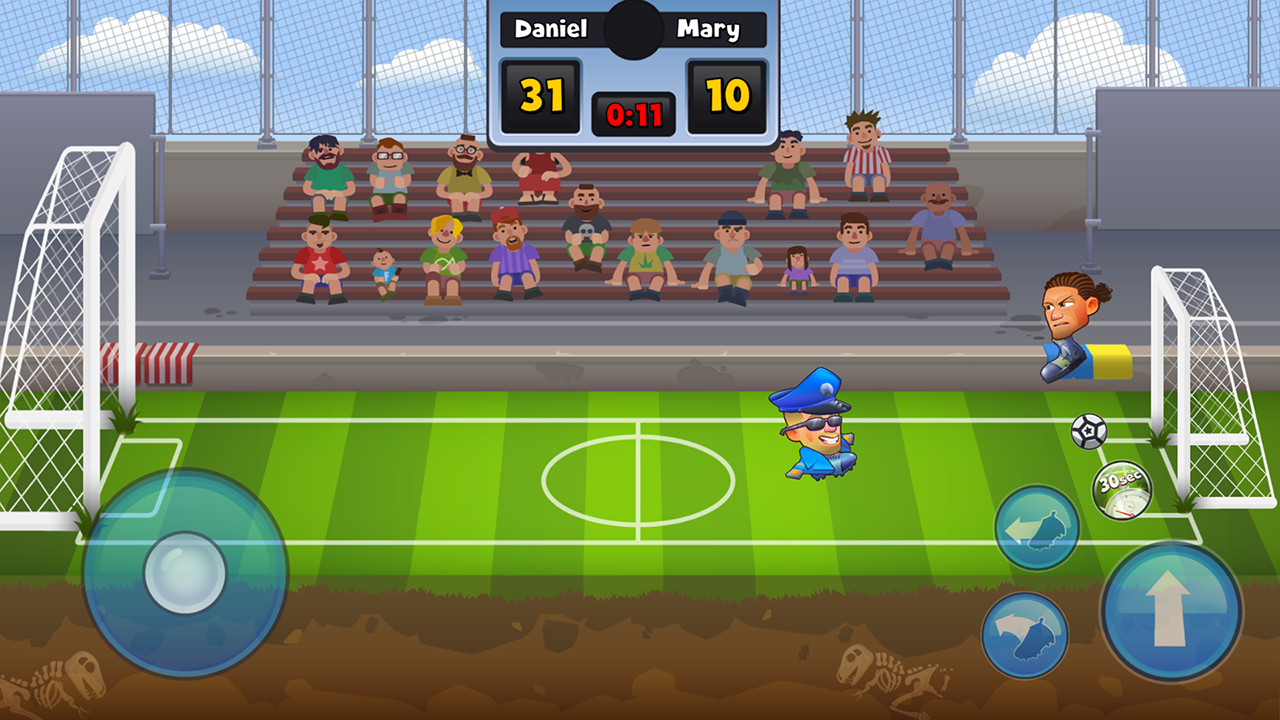
Task: Use the lob kick boot button
Action: tap(1025, 635)
